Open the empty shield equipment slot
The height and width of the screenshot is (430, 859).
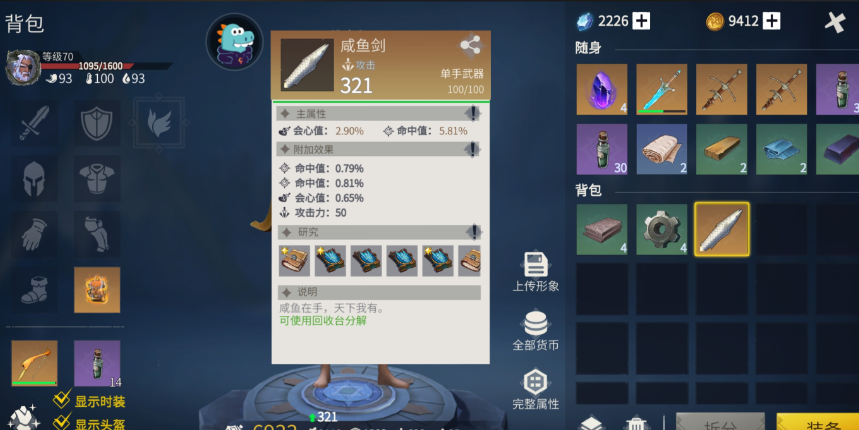tap(97, 123)
